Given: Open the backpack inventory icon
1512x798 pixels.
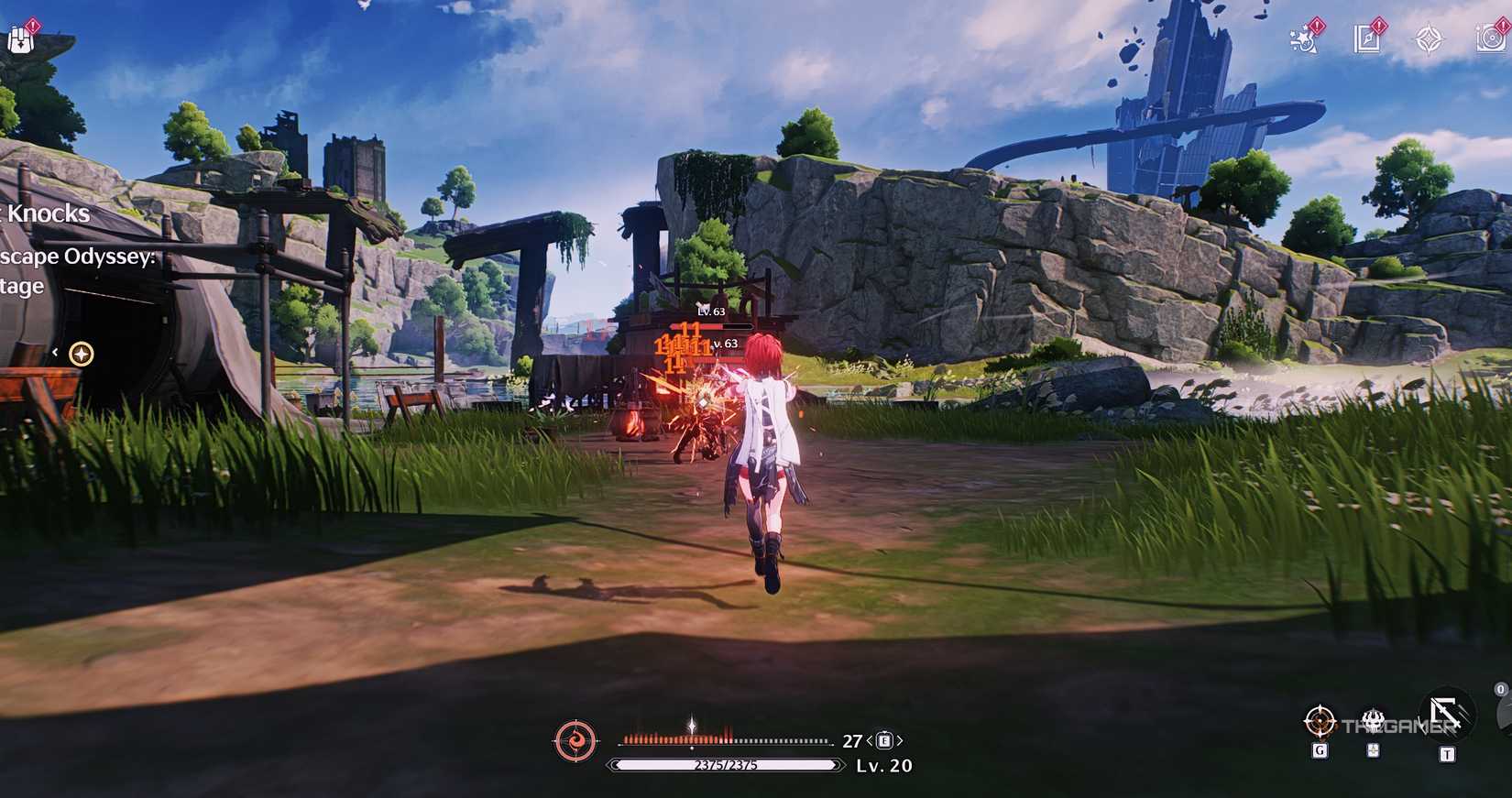Looking at the screenshot, I should 21,37.
